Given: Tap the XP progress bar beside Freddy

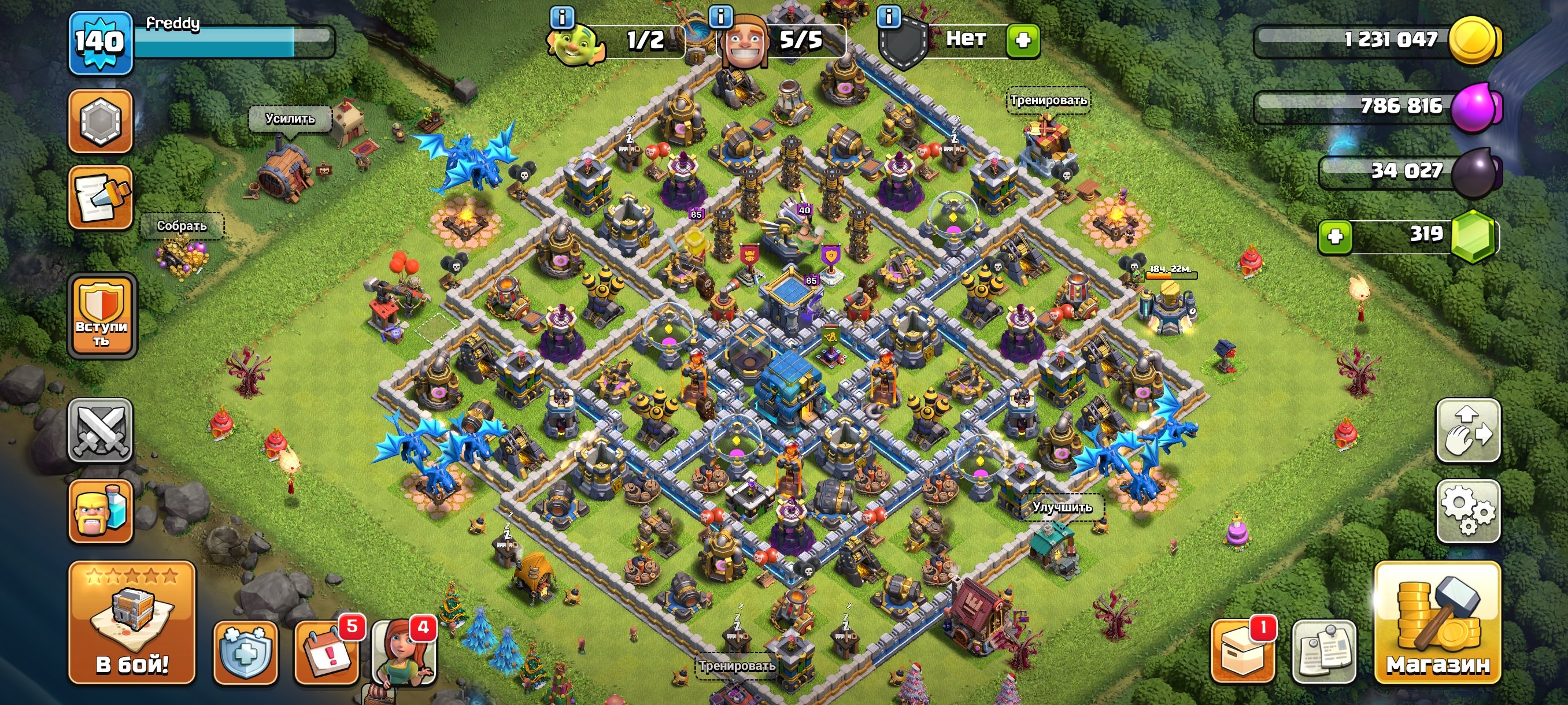Looking at the screenshot, I should [x=231, y=44].
